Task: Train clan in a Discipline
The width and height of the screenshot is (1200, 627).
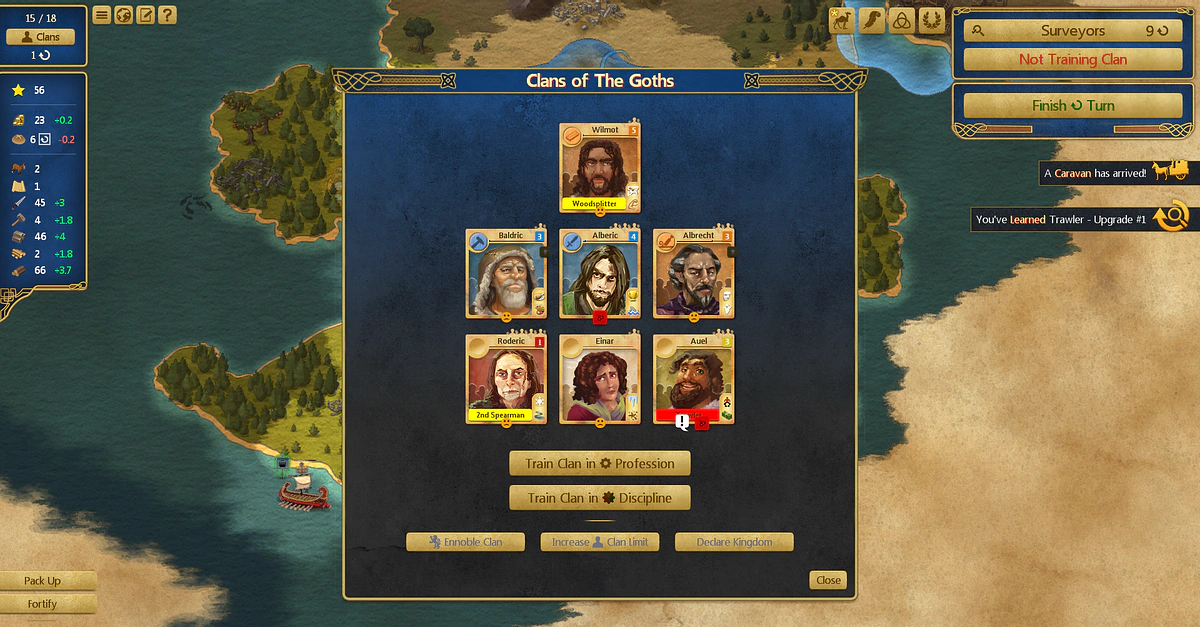Action: (x=599, y=498)
